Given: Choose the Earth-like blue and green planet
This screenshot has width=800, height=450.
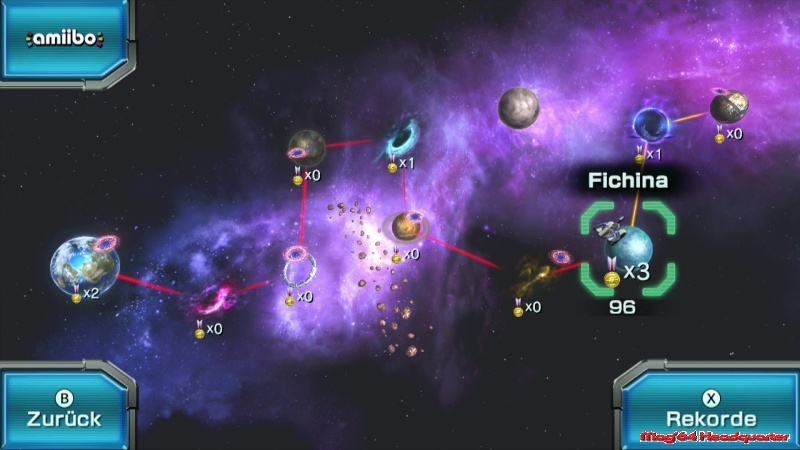Looking at the screenshot, I should pos(83,265).
